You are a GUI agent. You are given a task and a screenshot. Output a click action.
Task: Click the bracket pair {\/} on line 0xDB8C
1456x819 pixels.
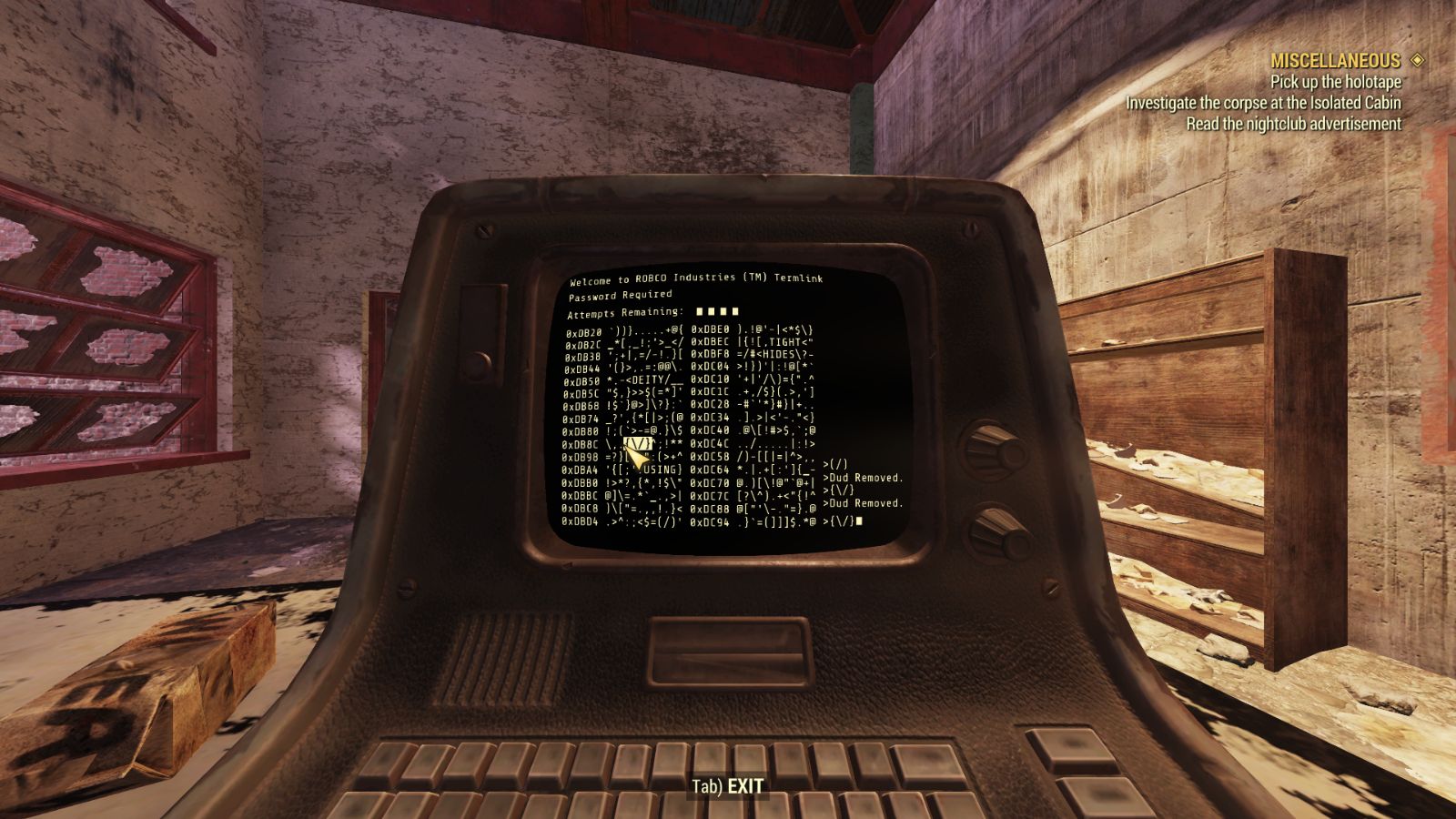pyautogui.click(x=637, y=443)
